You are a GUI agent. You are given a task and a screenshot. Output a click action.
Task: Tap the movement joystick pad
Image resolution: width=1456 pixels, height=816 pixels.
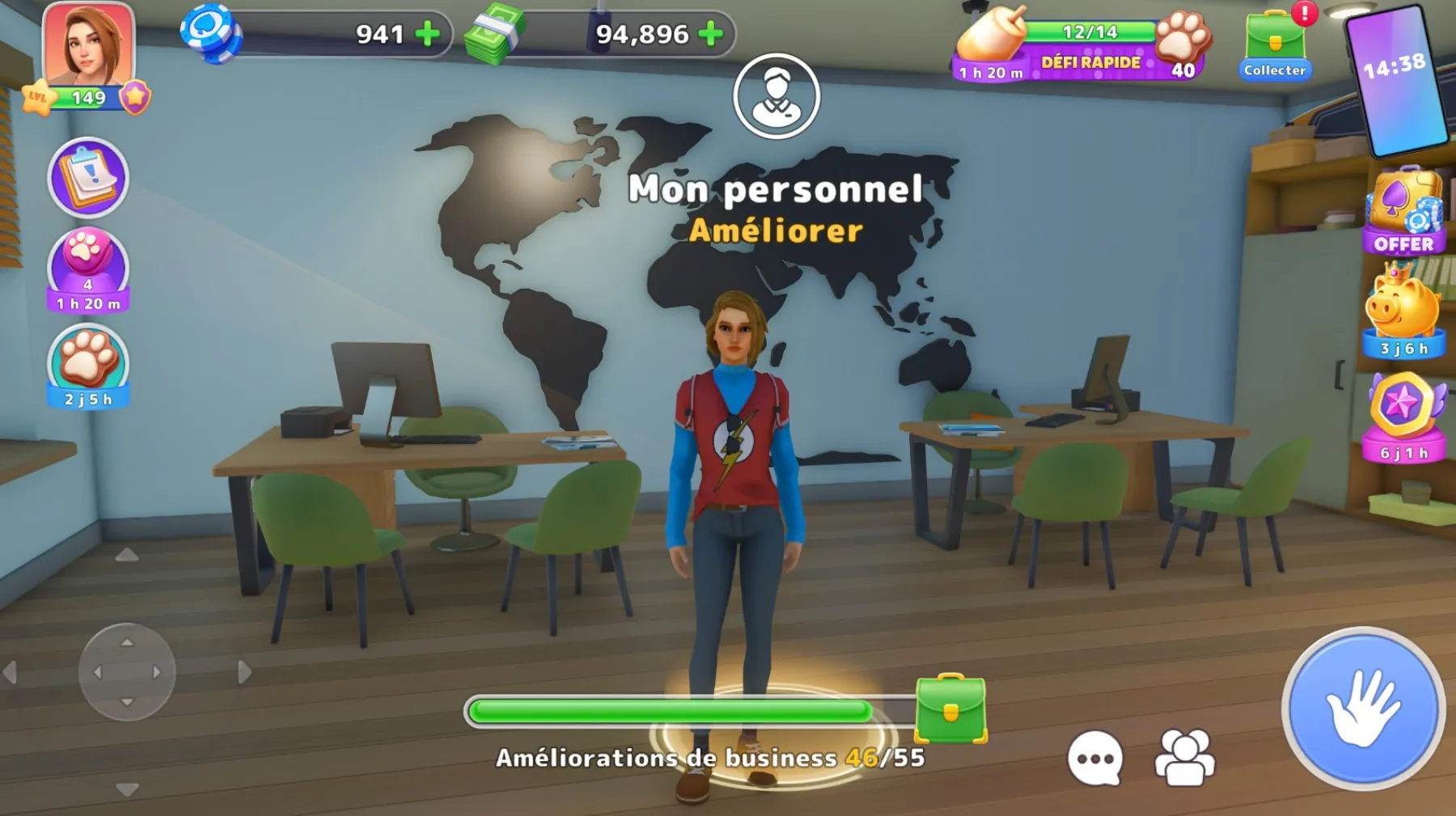click(x=127, y=672)
